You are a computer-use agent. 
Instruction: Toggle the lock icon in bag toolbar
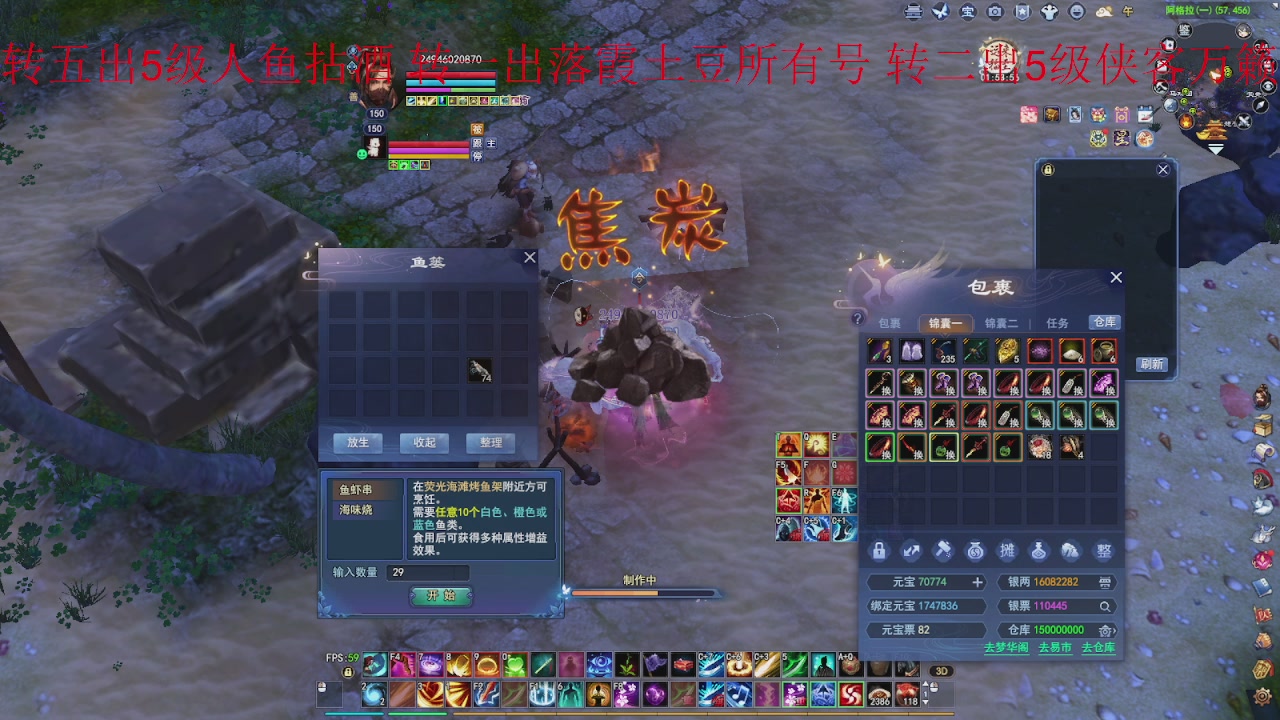(879, 550)
